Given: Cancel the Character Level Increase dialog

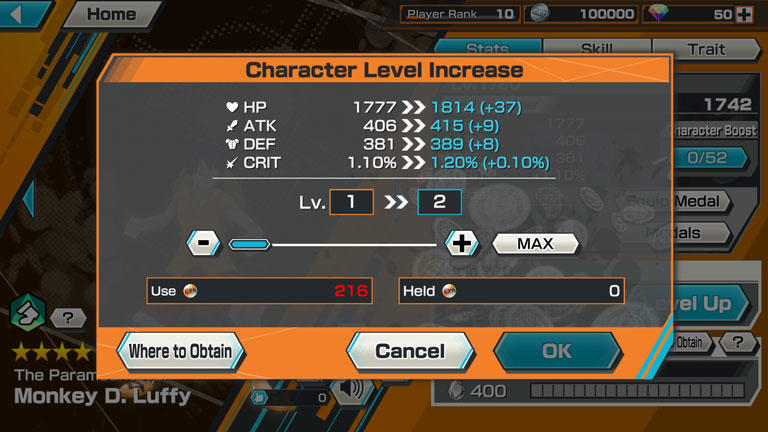Looking at the screenshot, I should (409, 351).
